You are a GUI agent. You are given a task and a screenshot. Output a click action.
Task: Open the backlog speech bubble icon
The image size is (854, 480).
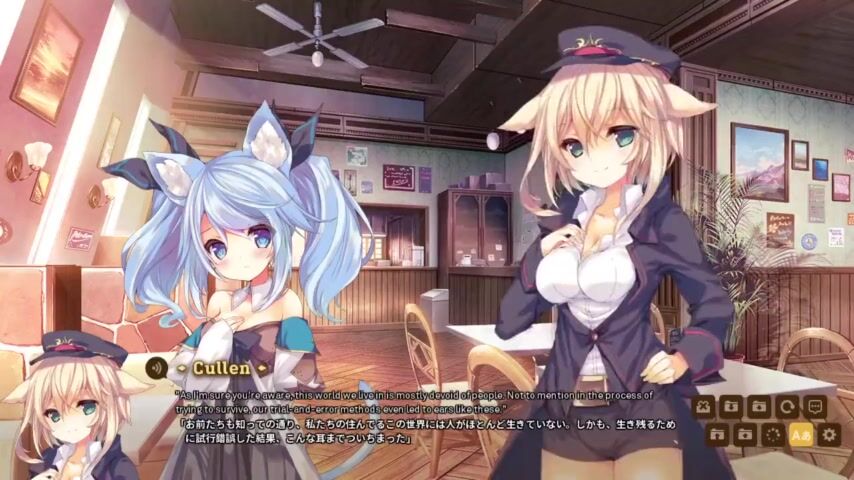click(x=815, y=407)
